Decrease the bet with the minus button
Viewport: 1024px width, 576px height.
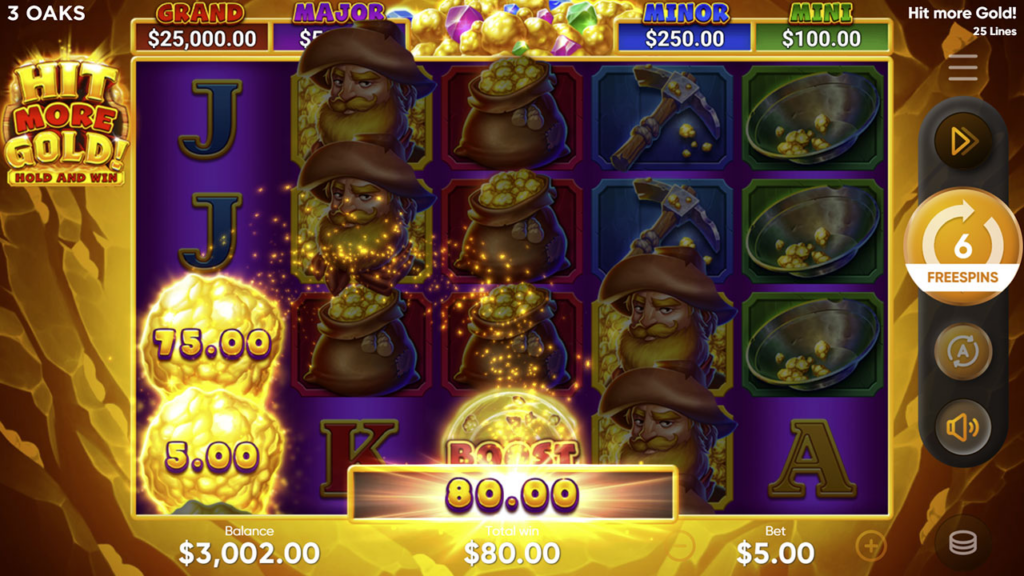point(680,545)
